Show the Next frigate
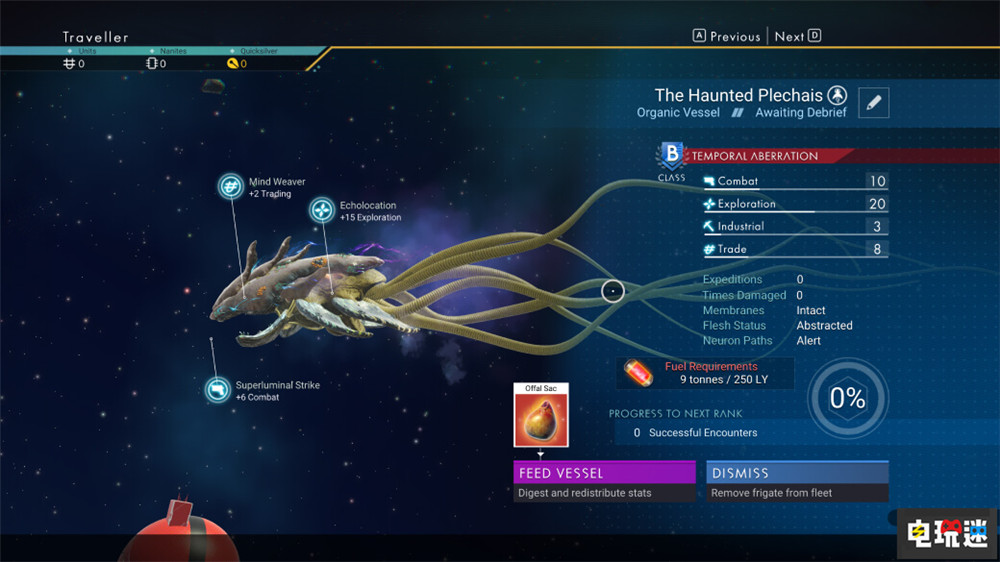Viewport: 1000px width, 562px height. [797, 36]
